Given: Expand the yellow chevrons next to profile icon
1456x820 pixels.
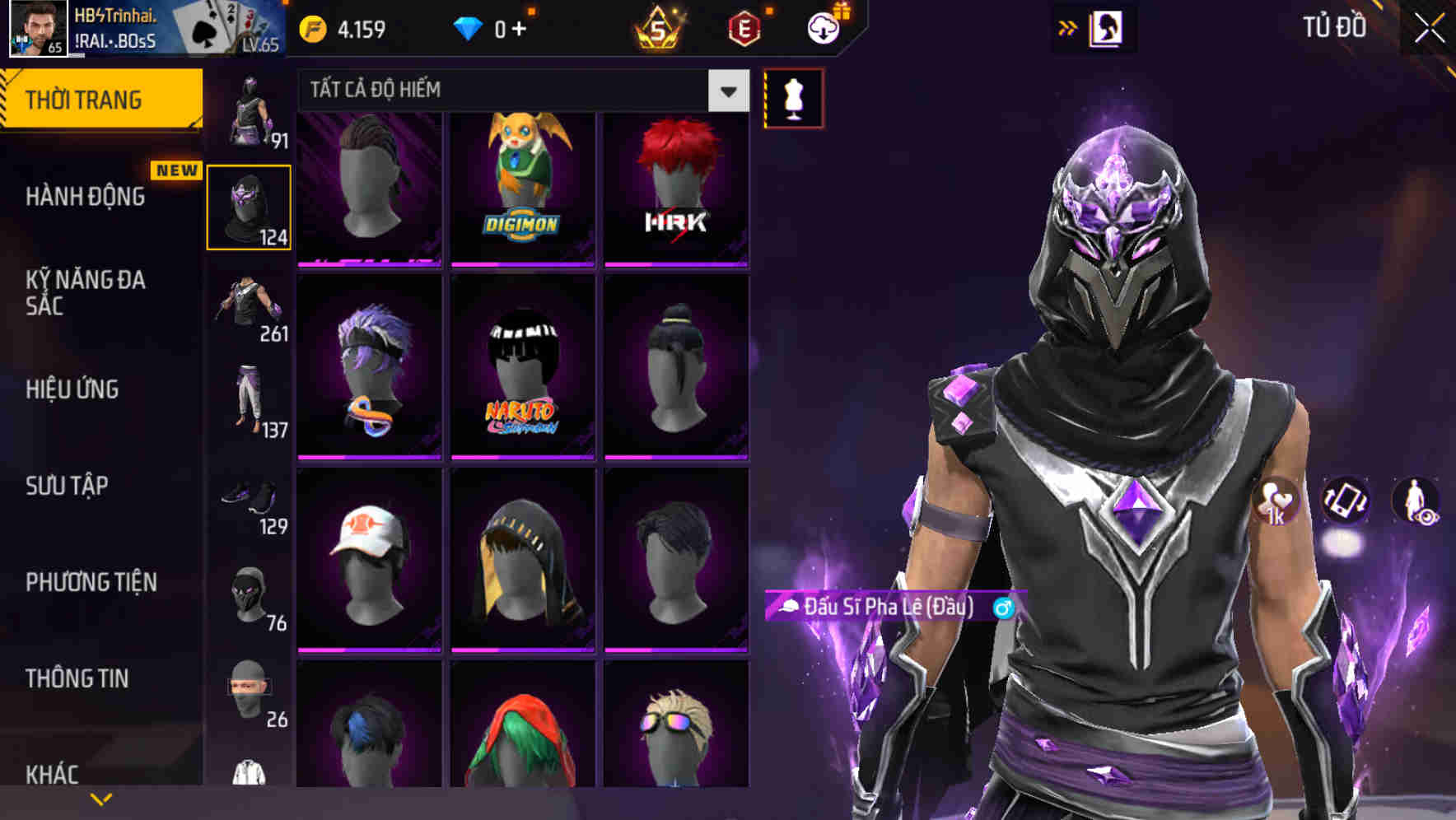Looking at the screenshot, I should pos(1068,27).
